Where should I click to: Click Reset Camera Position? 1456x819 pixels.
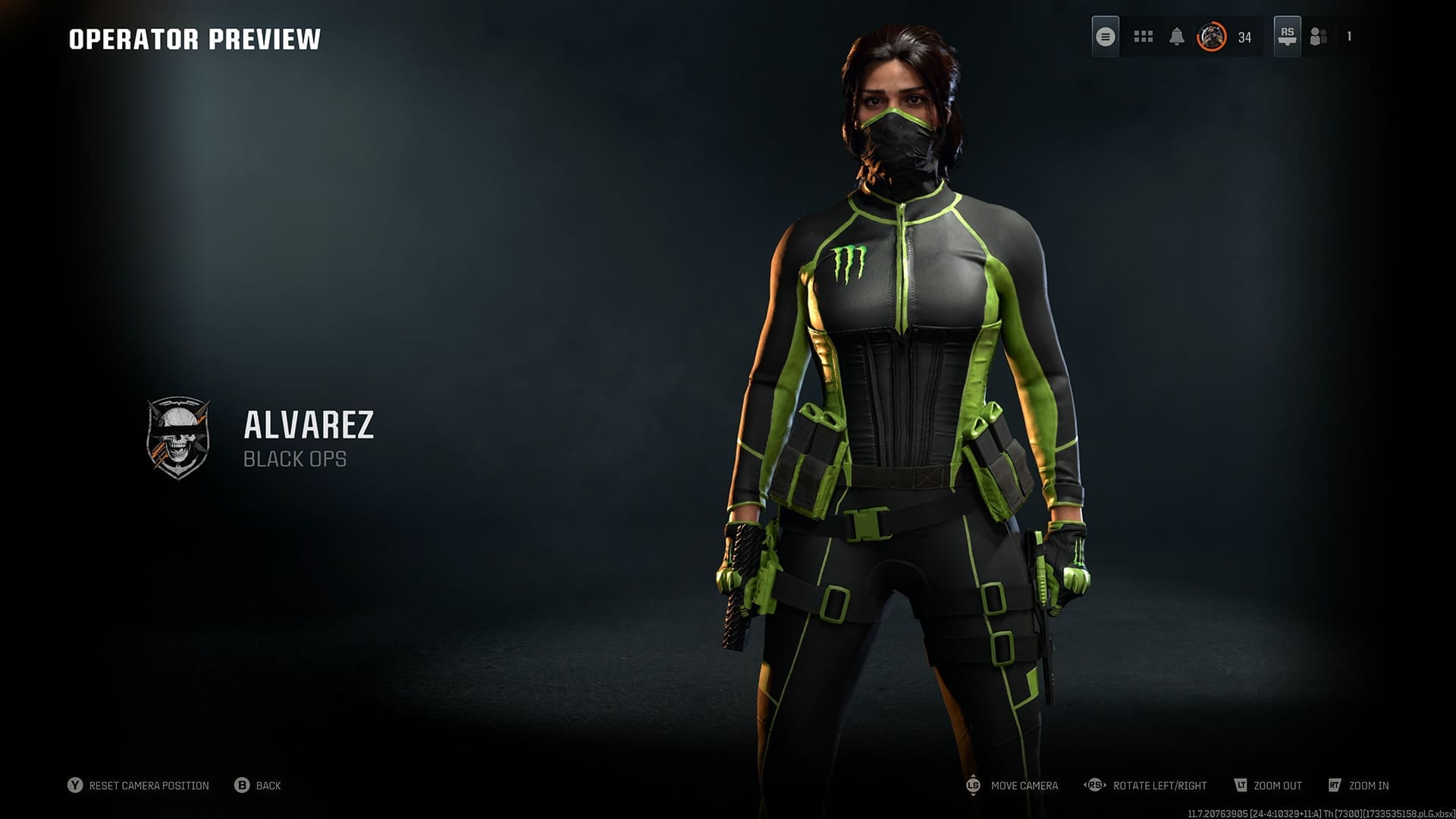tap(149, 786)
